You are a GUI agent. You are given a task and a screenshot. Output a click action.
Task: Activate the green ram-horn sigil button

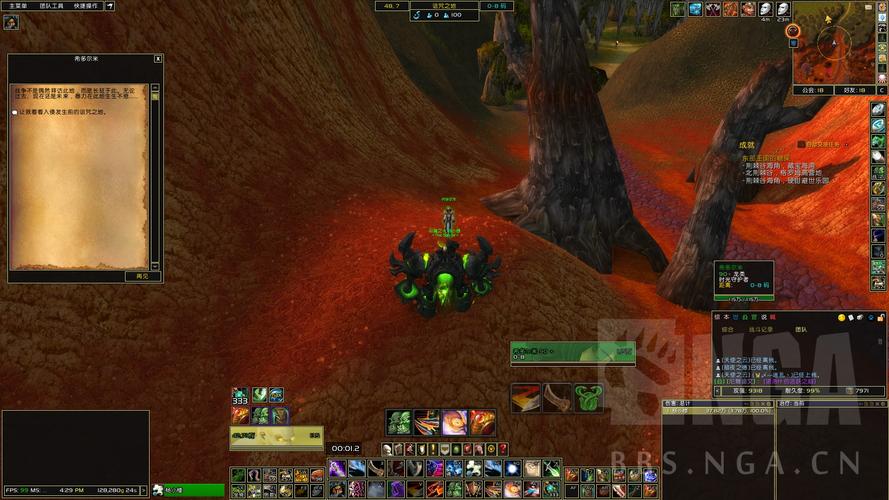589,398
